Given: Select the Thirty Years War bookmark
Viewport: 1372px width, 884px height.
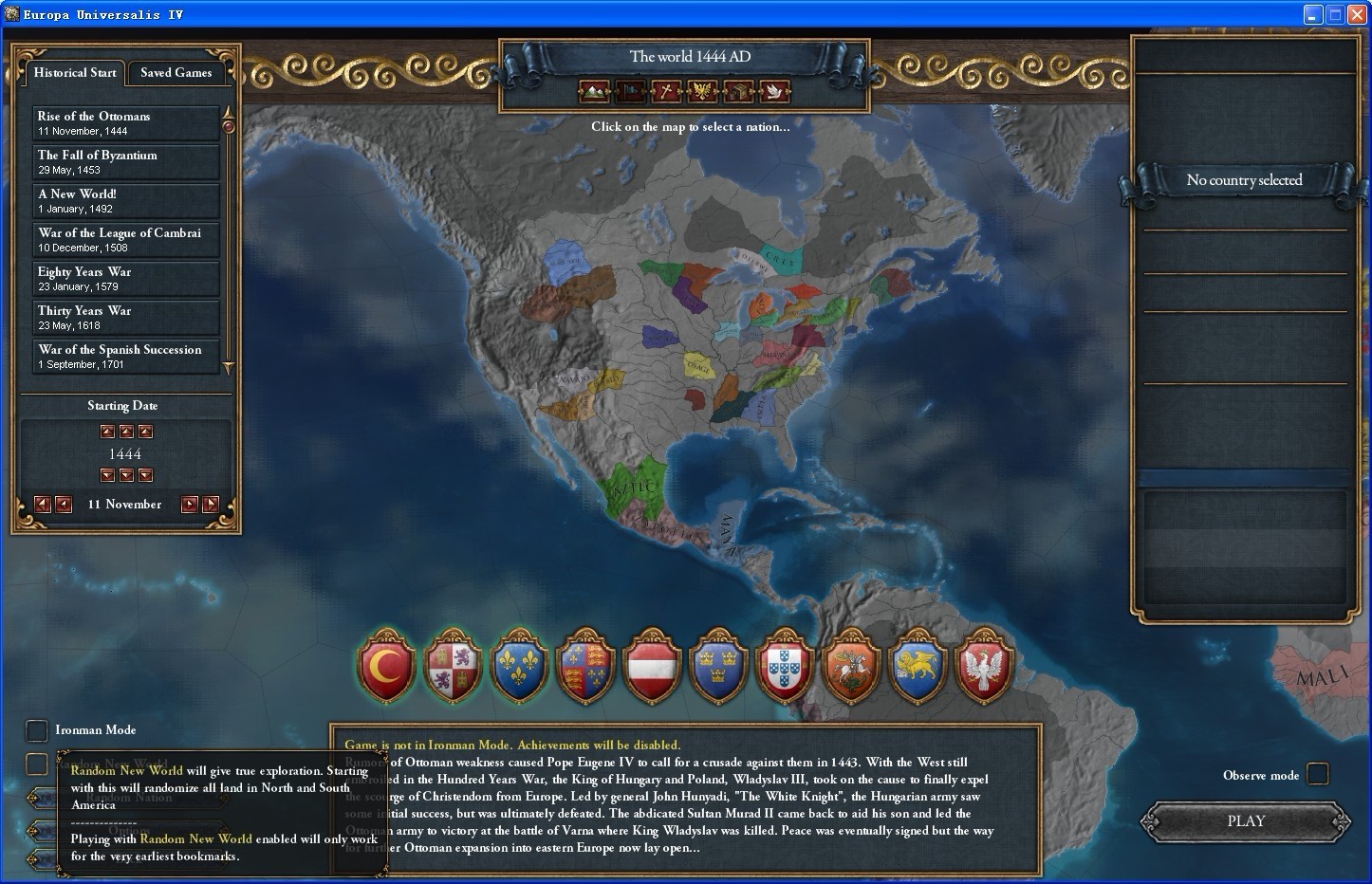Looking at the screenshot, I should tap(126, 318).
